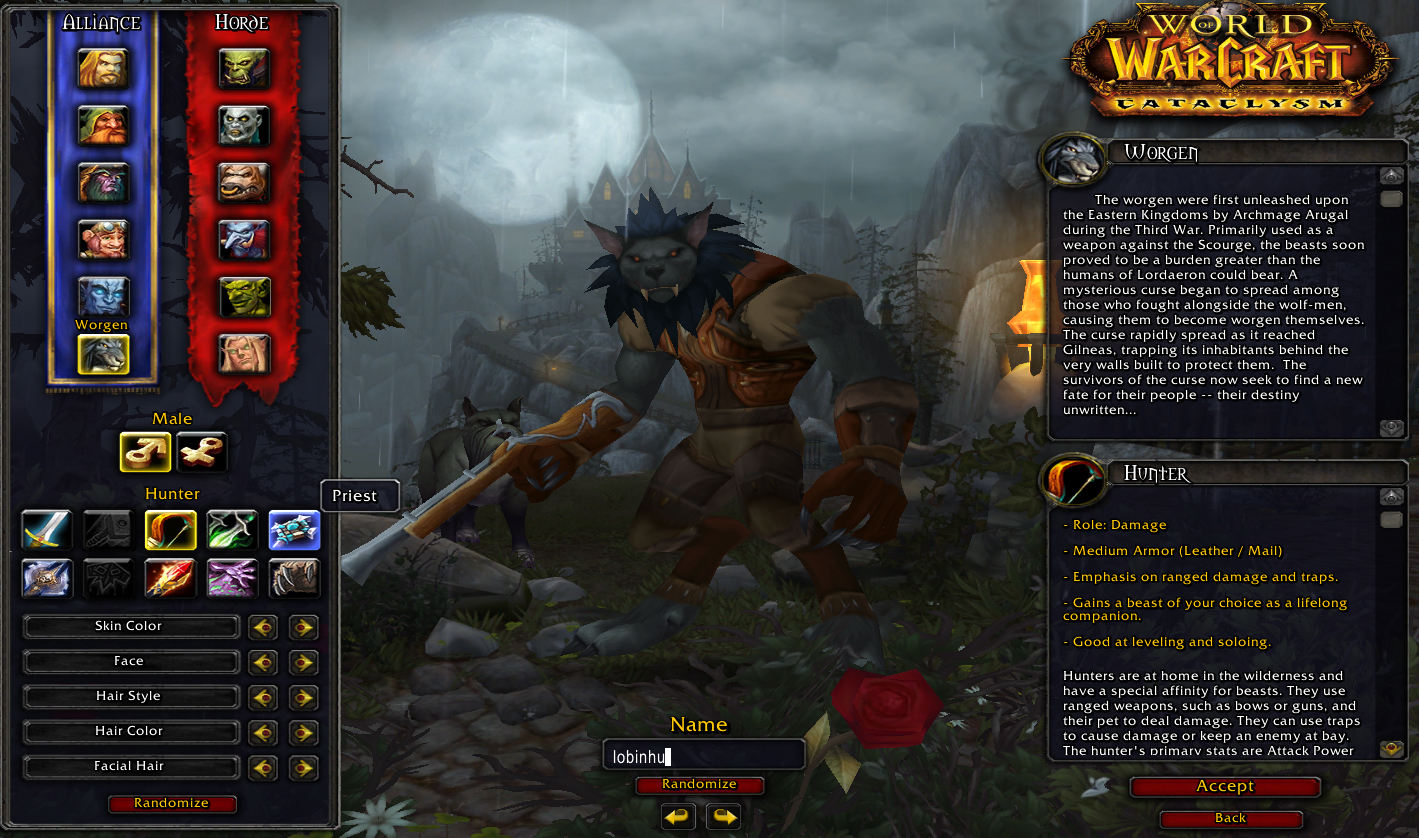Image resolution: width=1419 pixels, height=838 pixels.
Task: Go to the previous Hair Style option
Action: coord(263,697)
